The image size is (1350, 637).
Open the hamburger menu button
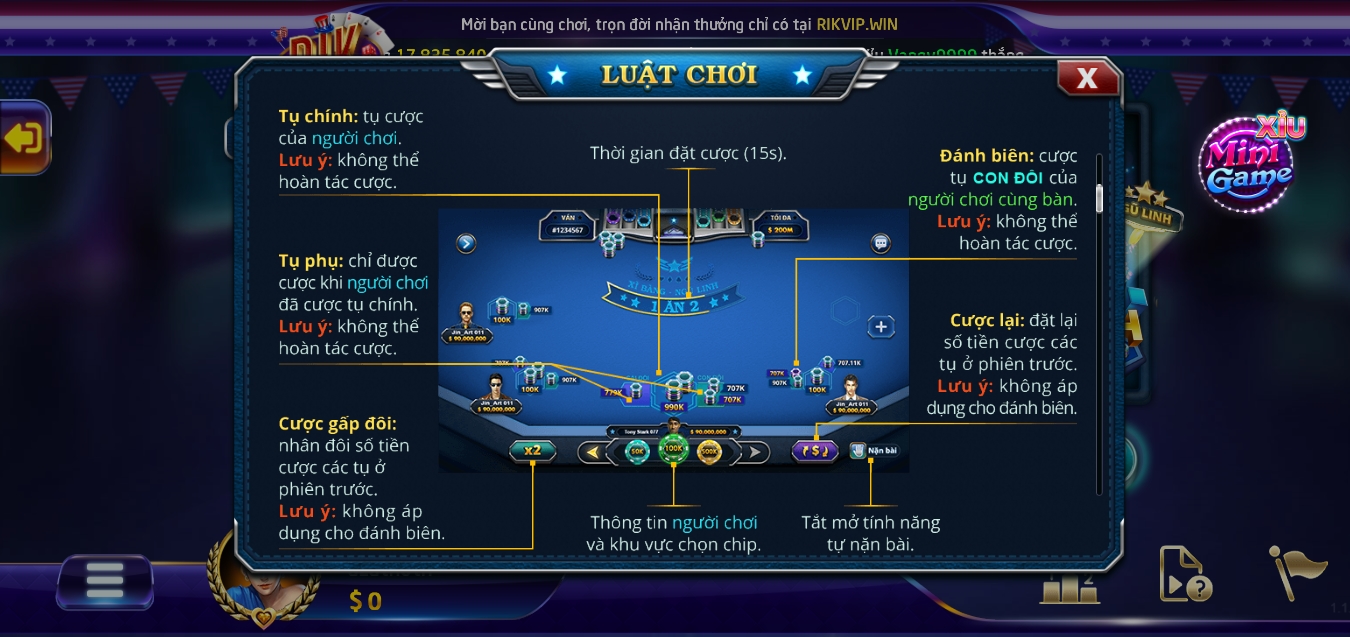[x=104, y=581]
